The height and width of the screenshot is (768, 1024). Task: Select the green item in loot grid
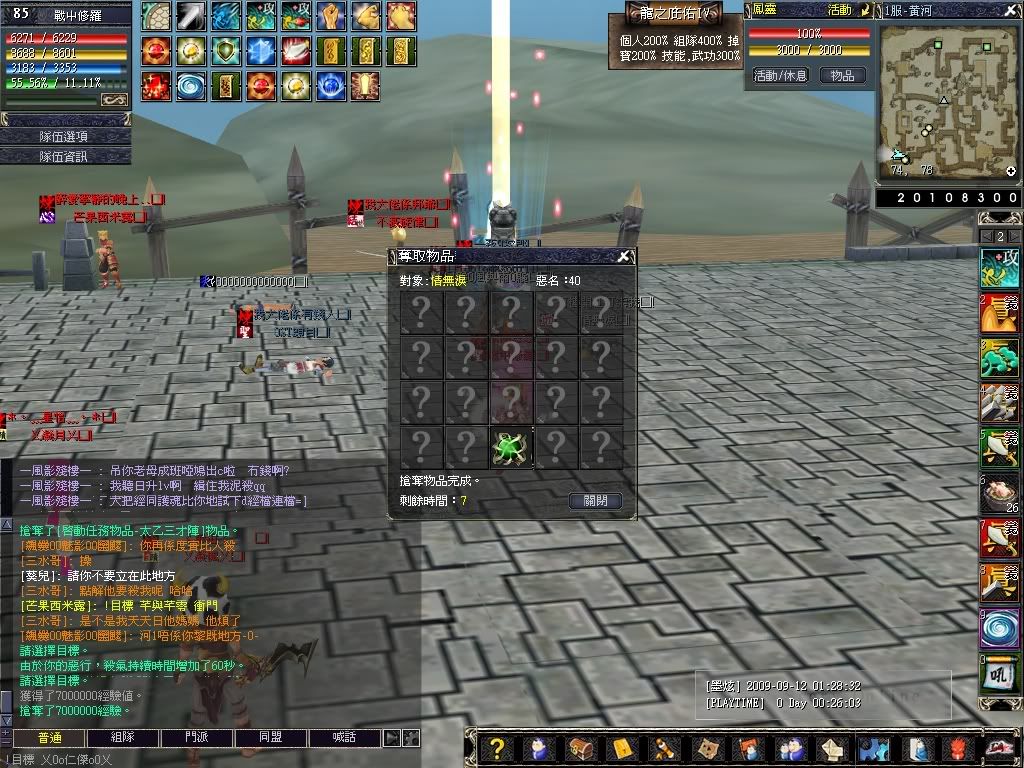point(511,447)
